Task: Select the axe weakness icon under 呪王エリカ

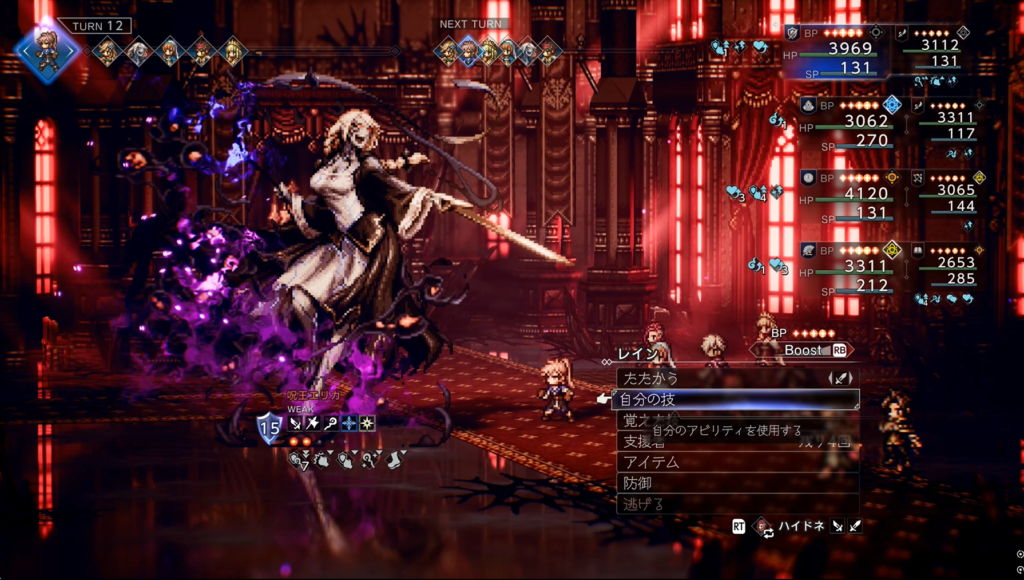Action: (x=314, y=424)
